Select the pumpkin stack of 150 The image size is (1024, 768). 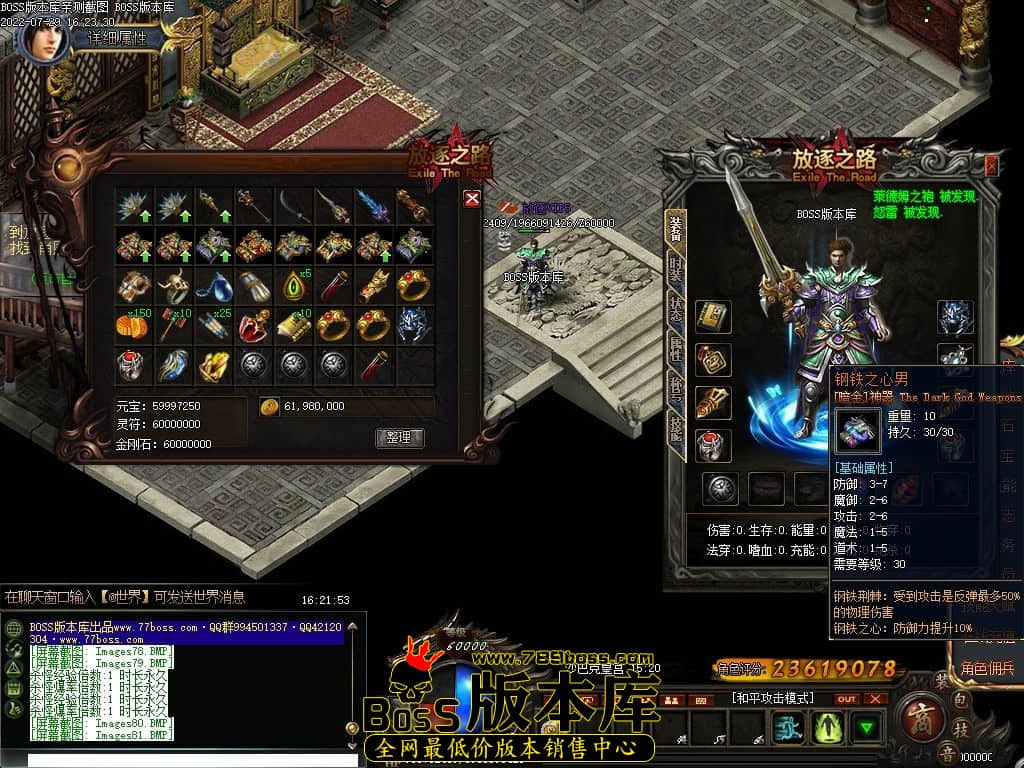pyautogui.click(x=133, y=325)
